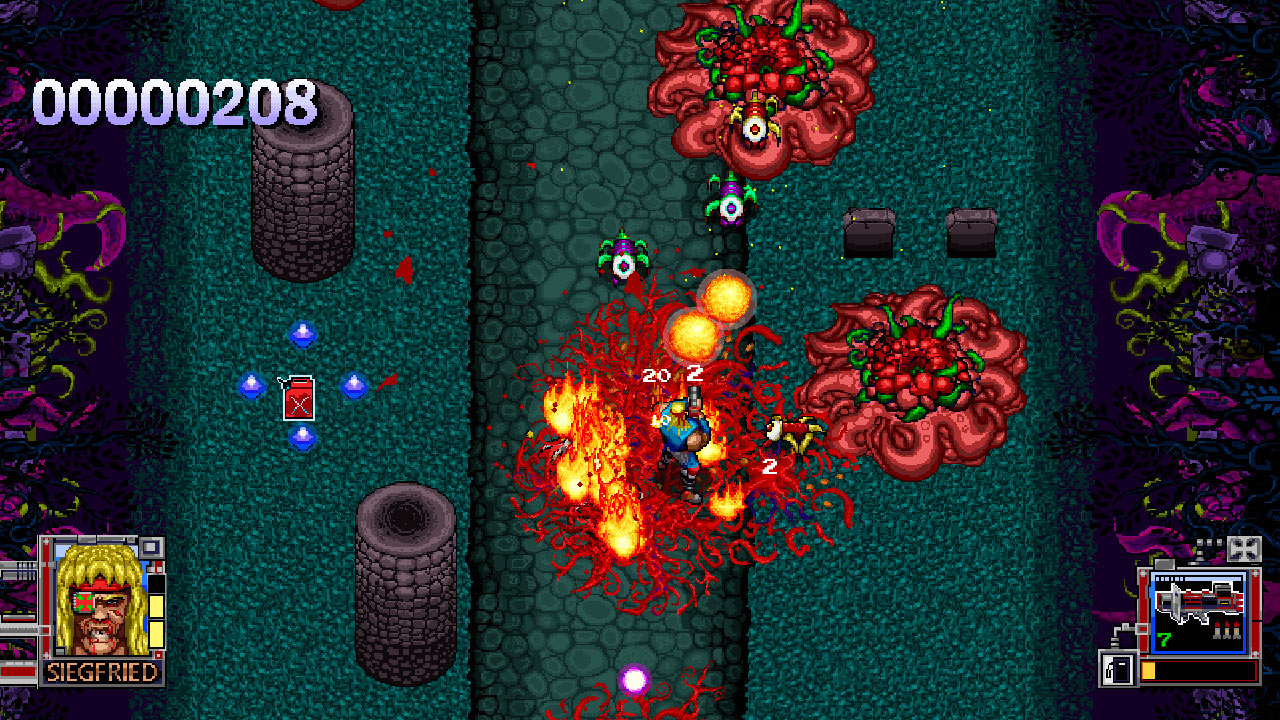
Task: Click the red indicator square on the portrait frame
Action: [158, 565]
